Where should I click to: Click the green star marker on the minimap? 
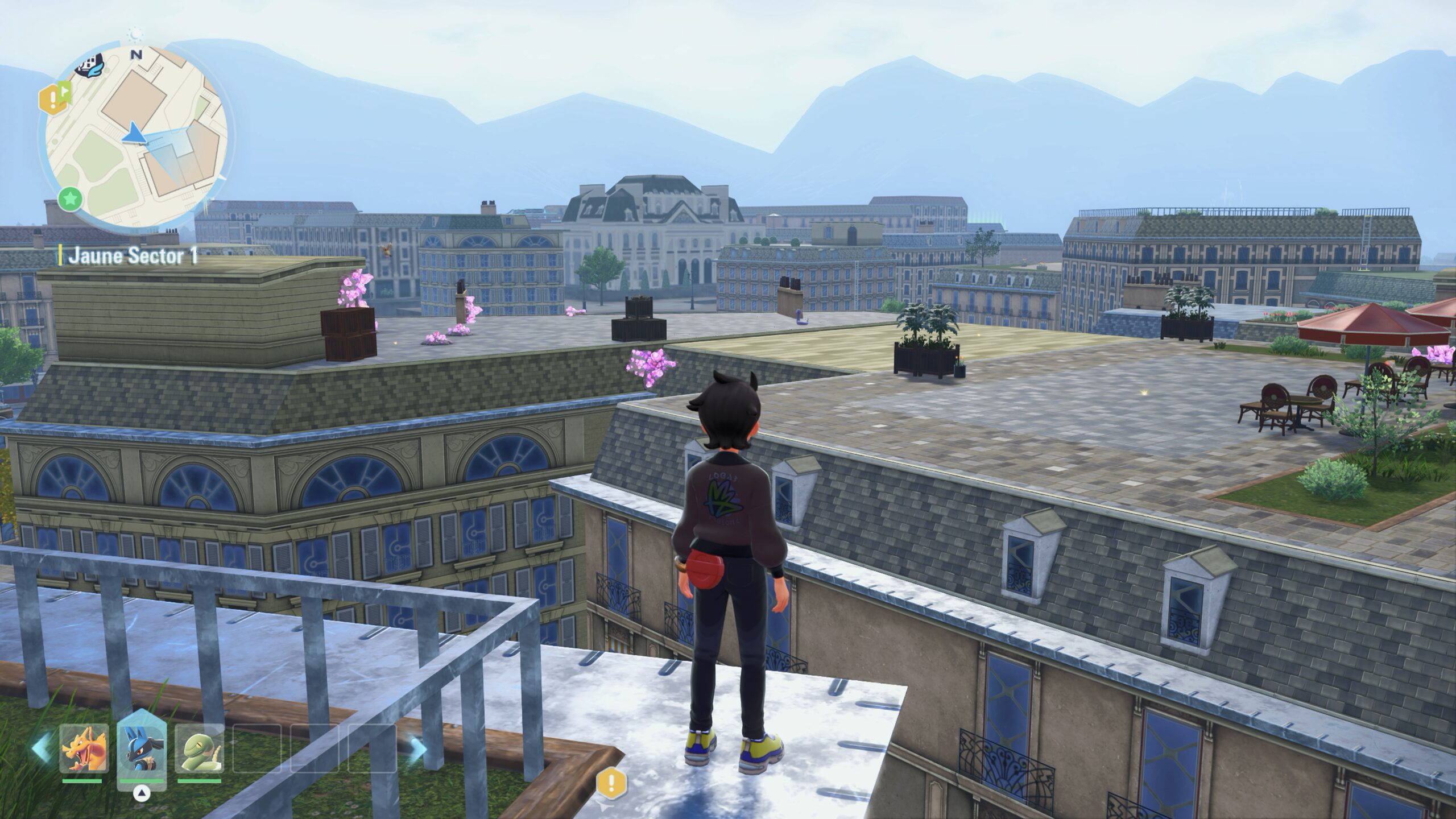pos(71,200)
